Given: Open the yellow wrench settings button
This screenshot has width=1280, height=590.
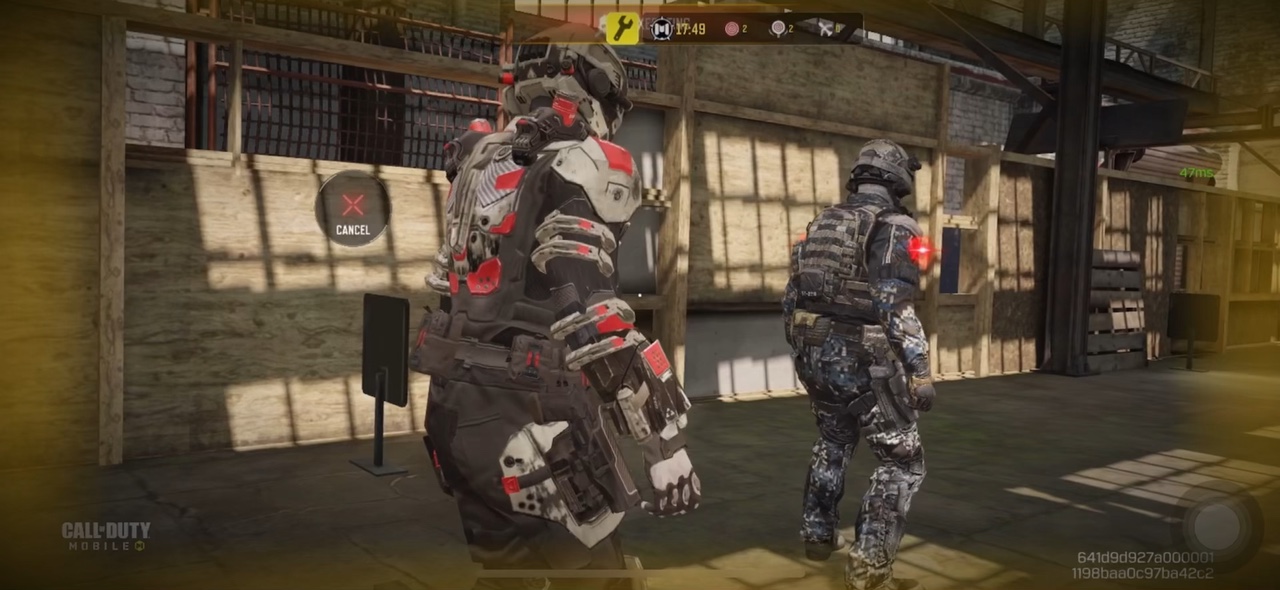Looking at the screenshot, I should coord(623,28).
